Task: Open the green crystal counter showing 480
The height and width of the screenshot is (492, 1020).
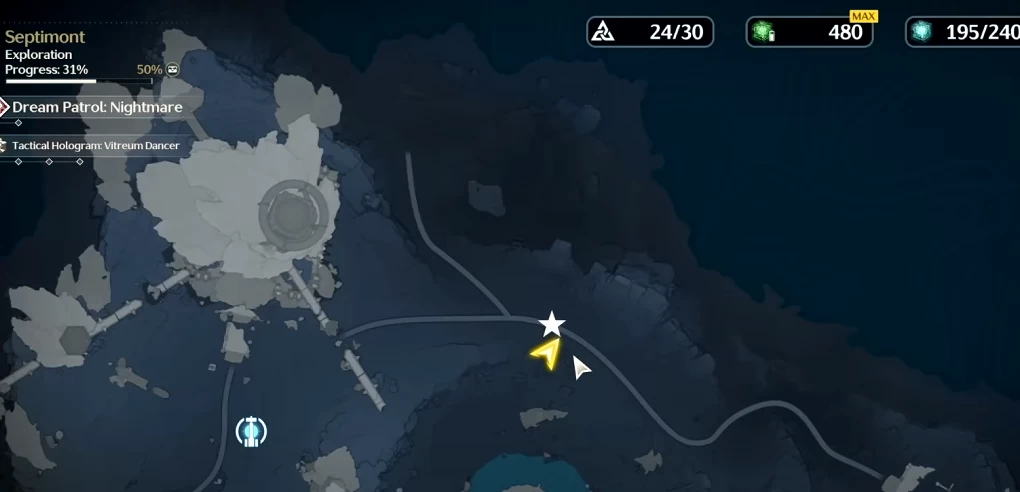Action: (809, 32)
